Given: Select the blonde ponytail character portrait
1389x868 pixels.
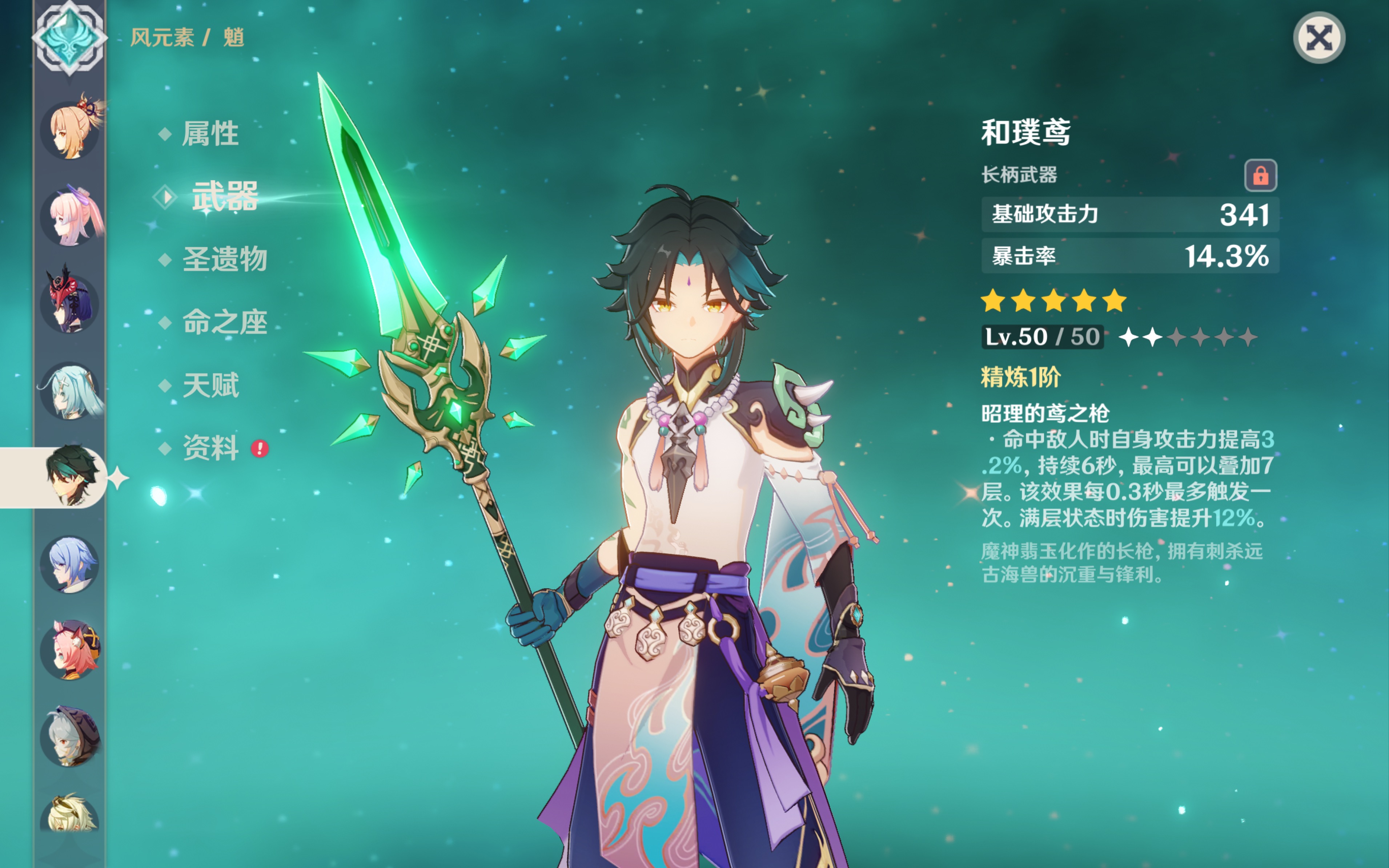Looking at the screenshot, I should click(x=70, y=130).
